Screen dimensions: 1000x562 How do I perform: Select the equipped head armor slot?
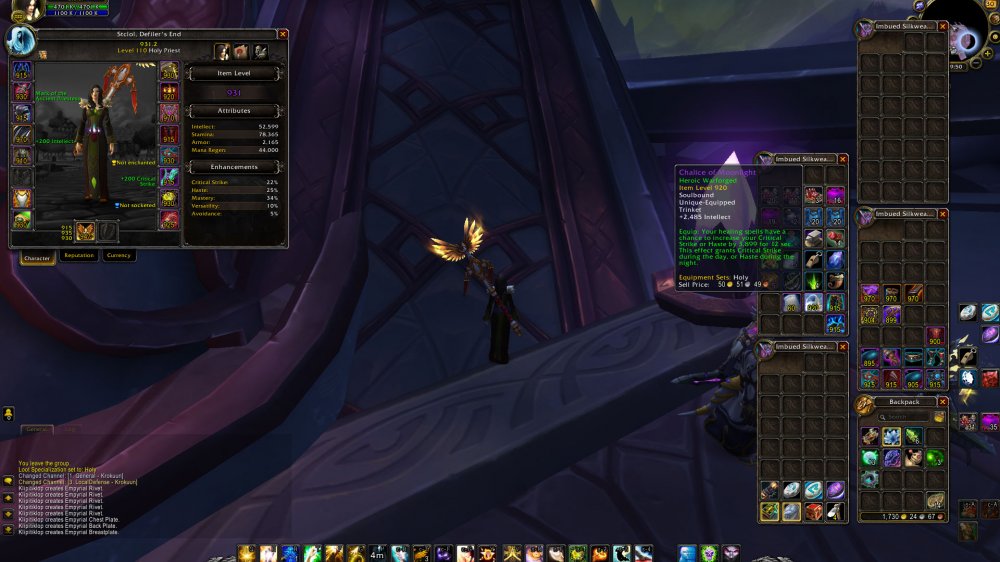[22, 70]
